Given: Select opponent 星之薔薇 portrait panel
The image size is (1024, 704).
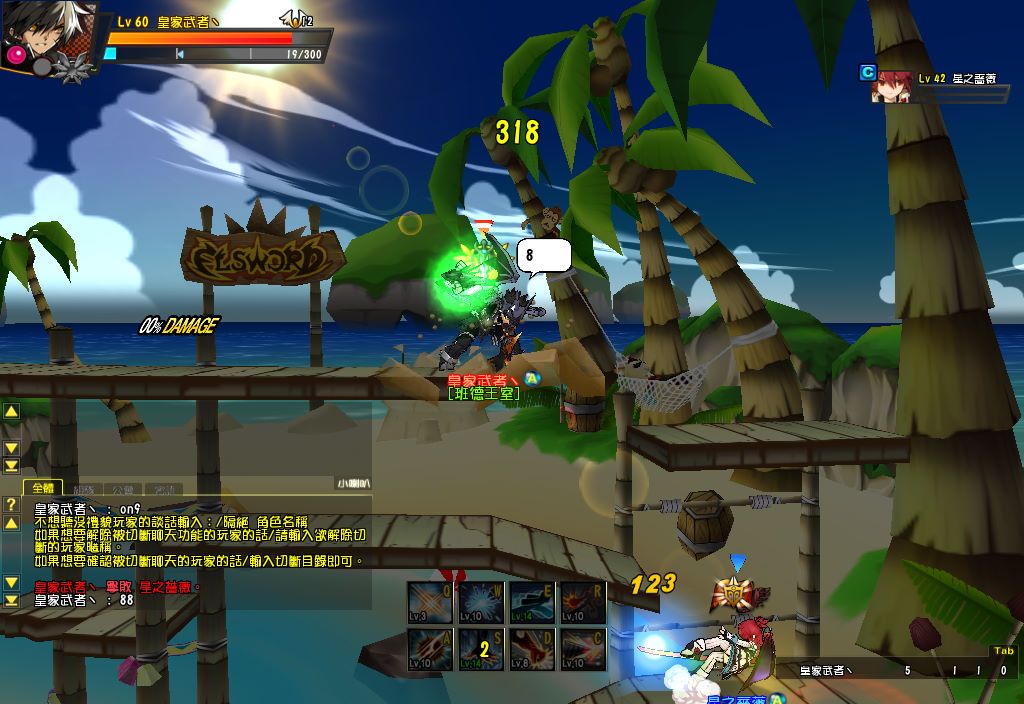Looking at the screenshot, I should click(890, 87).
